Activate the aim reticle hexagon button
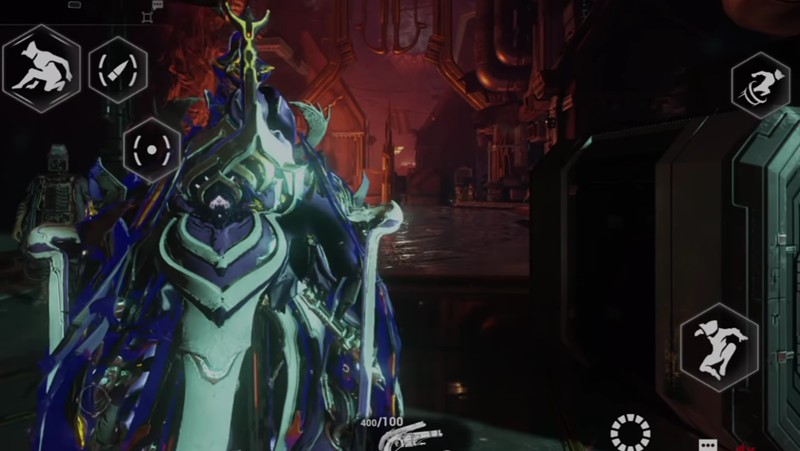 [x=152, y=149]
